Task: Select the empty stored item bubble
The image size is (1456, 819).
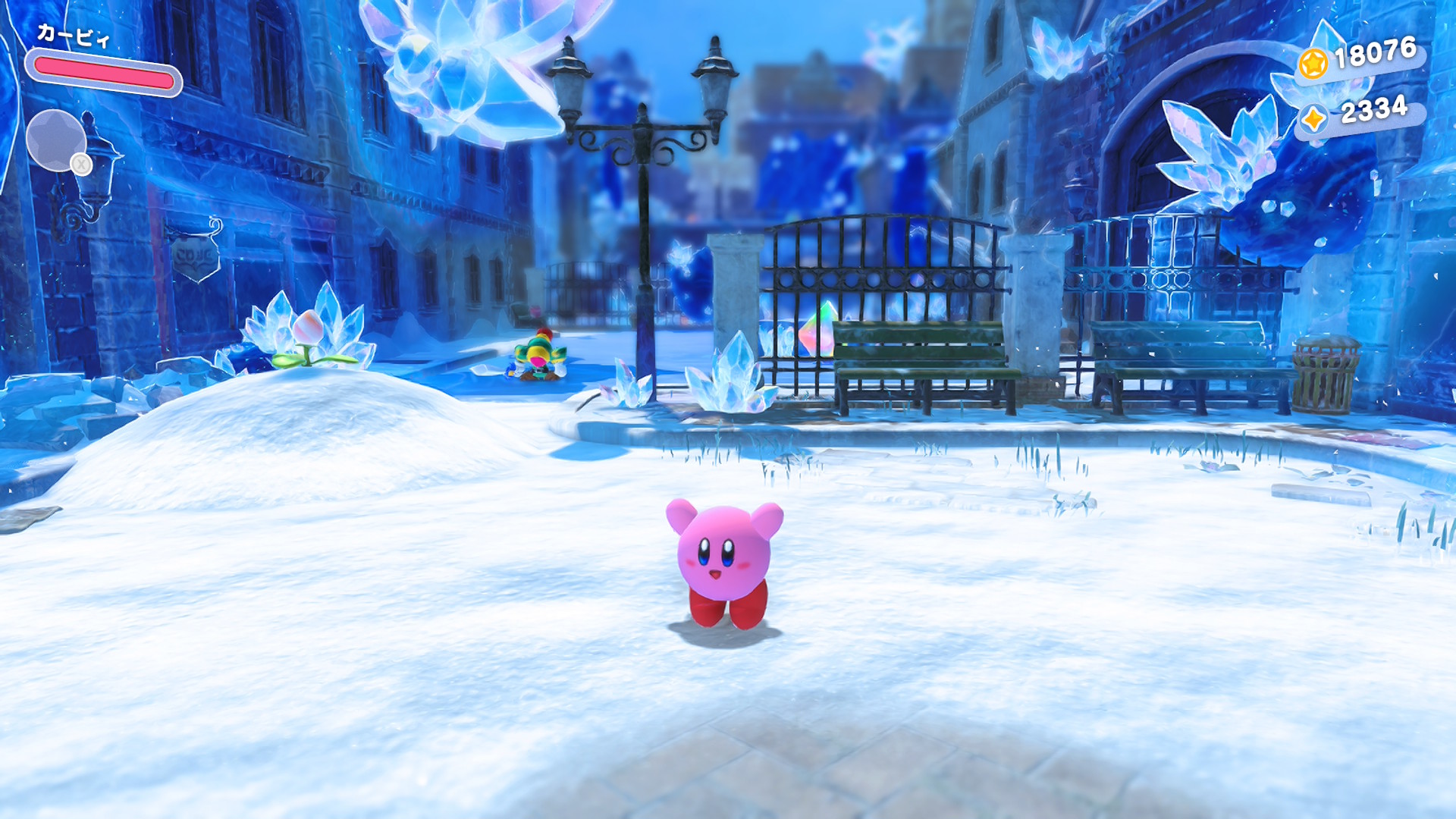Action: [x=56, y=140]
